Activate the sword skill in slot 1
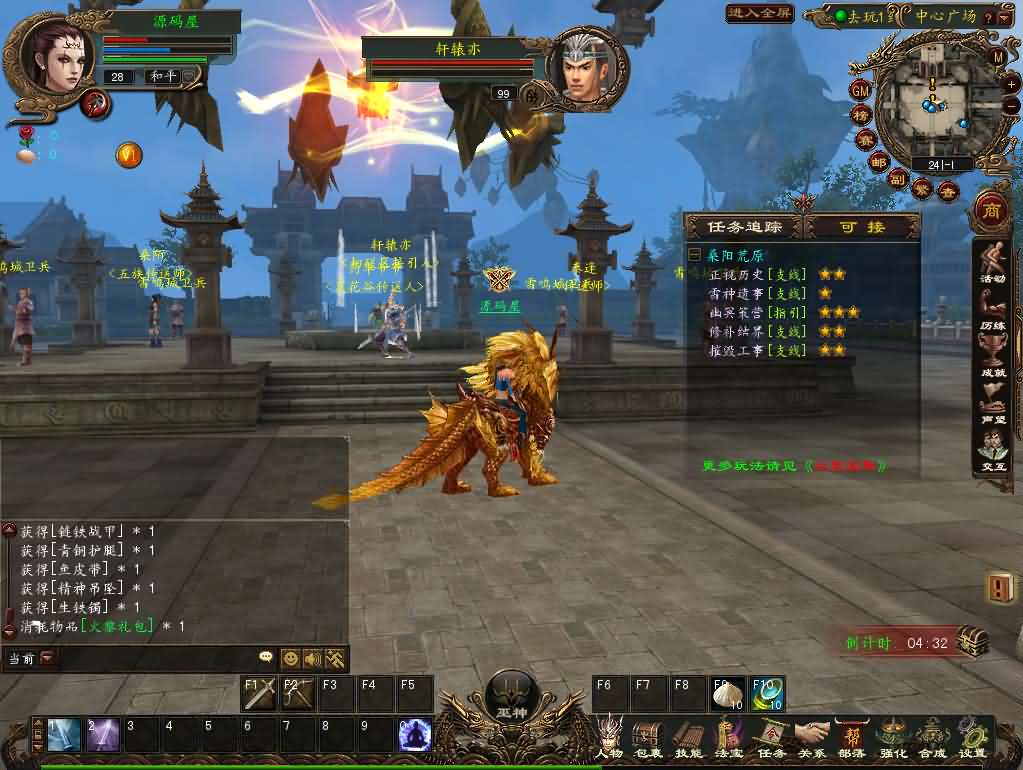This screenshot has width=1023, height=770. 63,735
